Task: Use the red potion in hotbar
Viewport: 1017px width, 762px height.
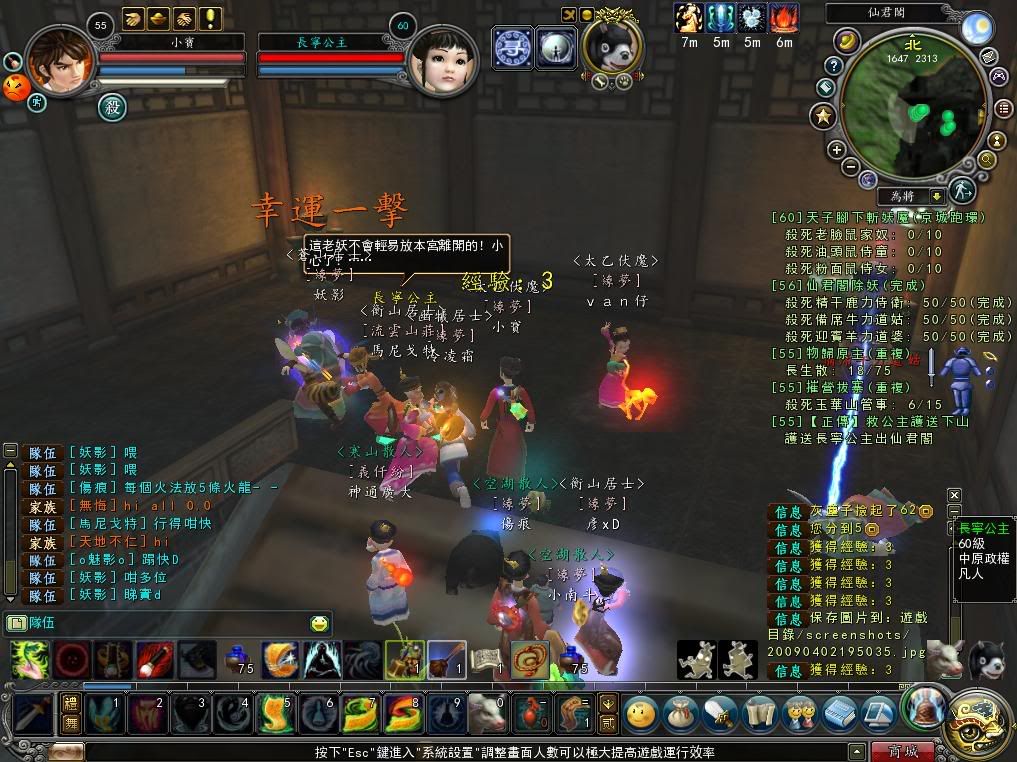Action: pos(529,714)
